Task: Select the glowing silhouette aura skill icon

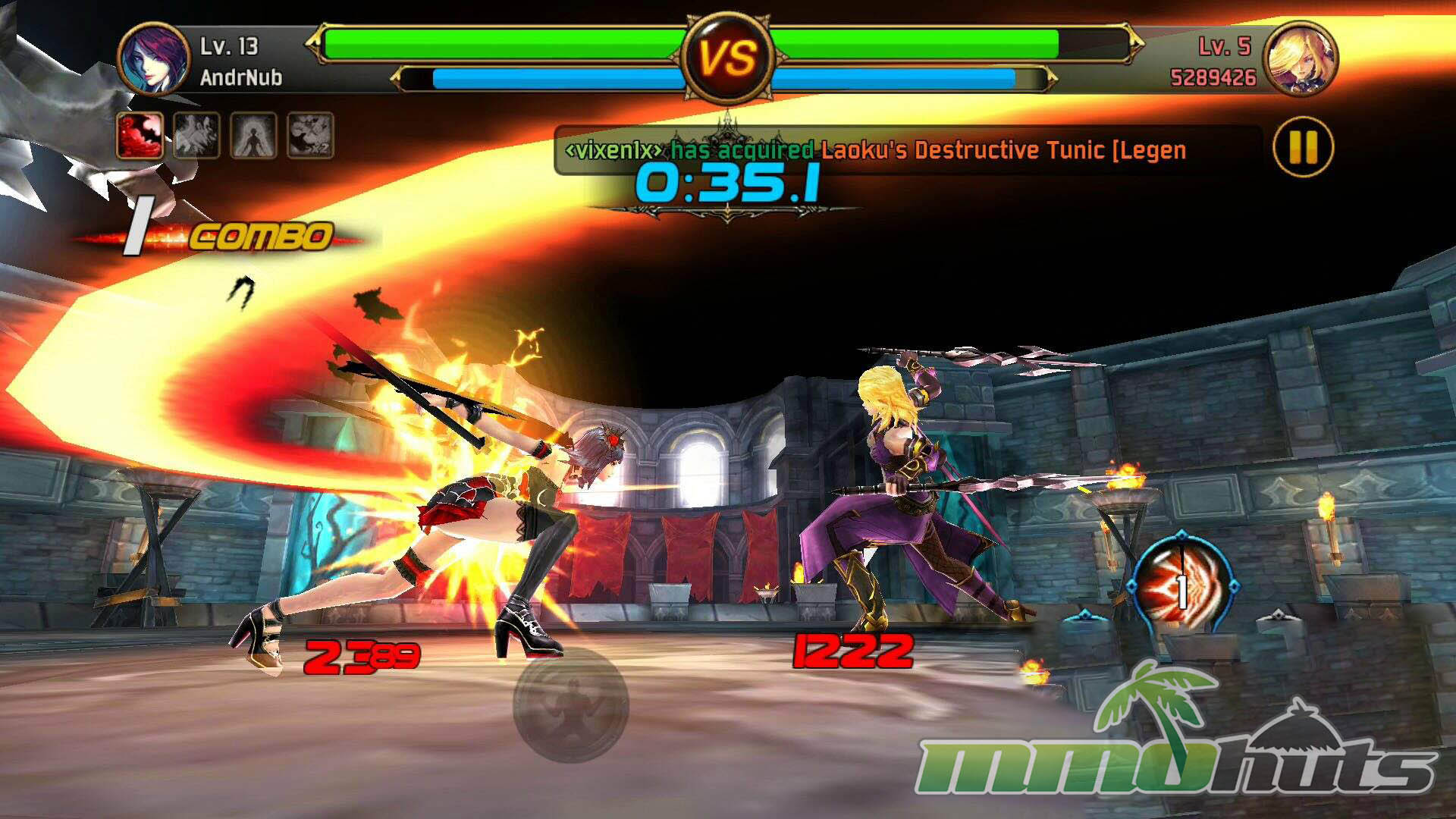Action: 253,136
